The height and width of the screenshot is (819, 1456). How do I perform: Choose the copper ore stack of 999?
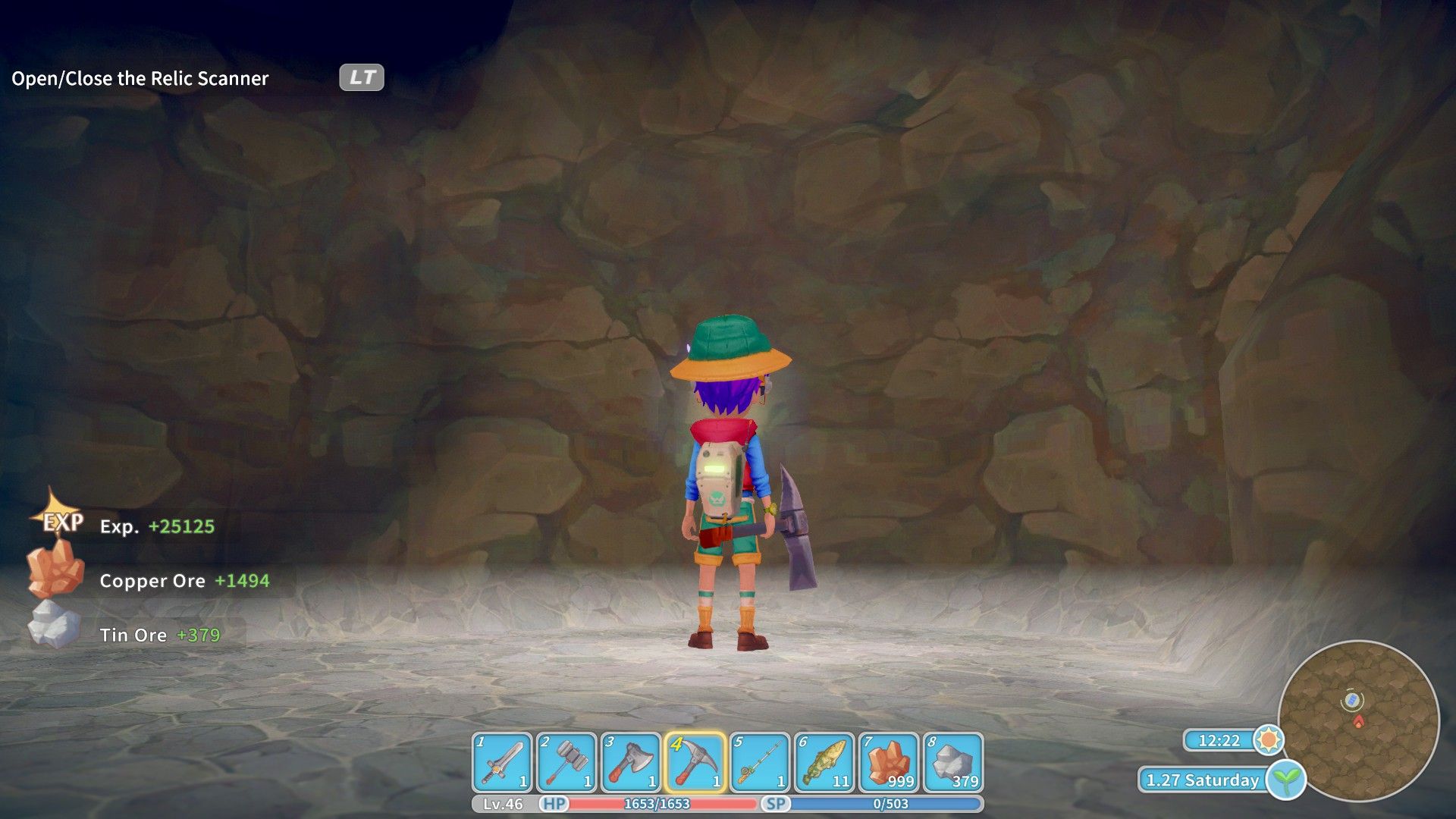[889, 762]
